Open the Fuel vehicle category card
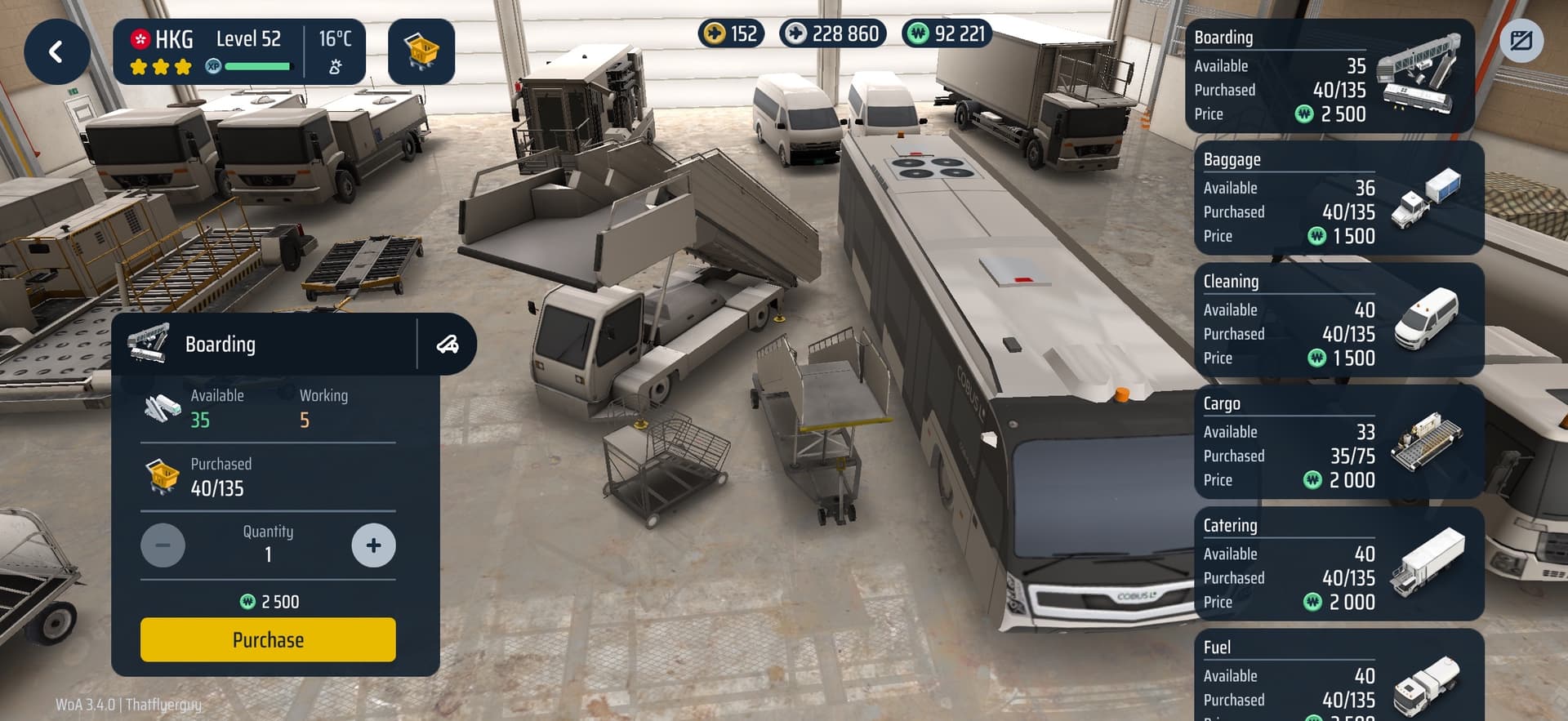The width and height of the screenshot is (1568, 721). click(1338, 676)
